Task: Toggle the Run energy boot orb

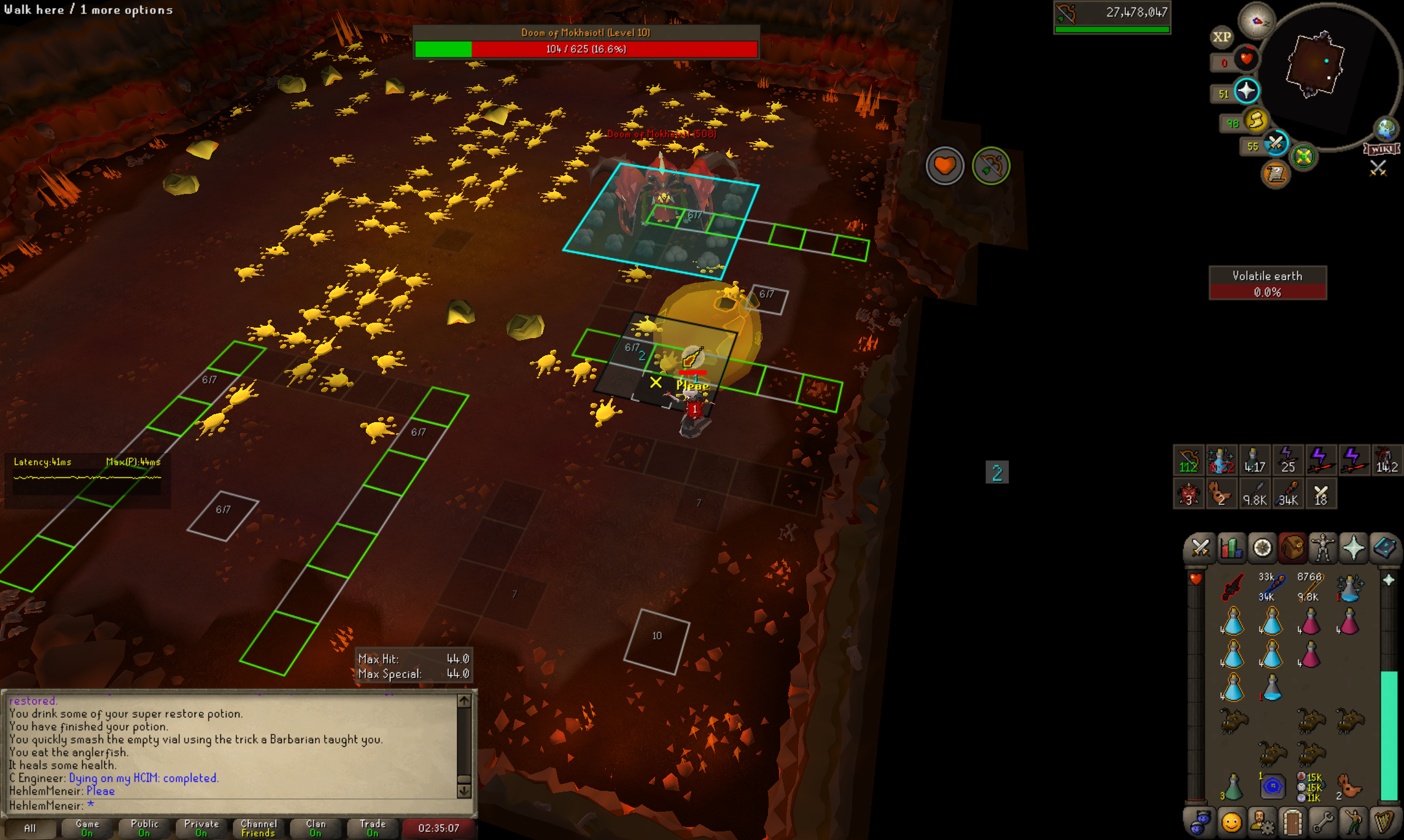Action: 1256,121
